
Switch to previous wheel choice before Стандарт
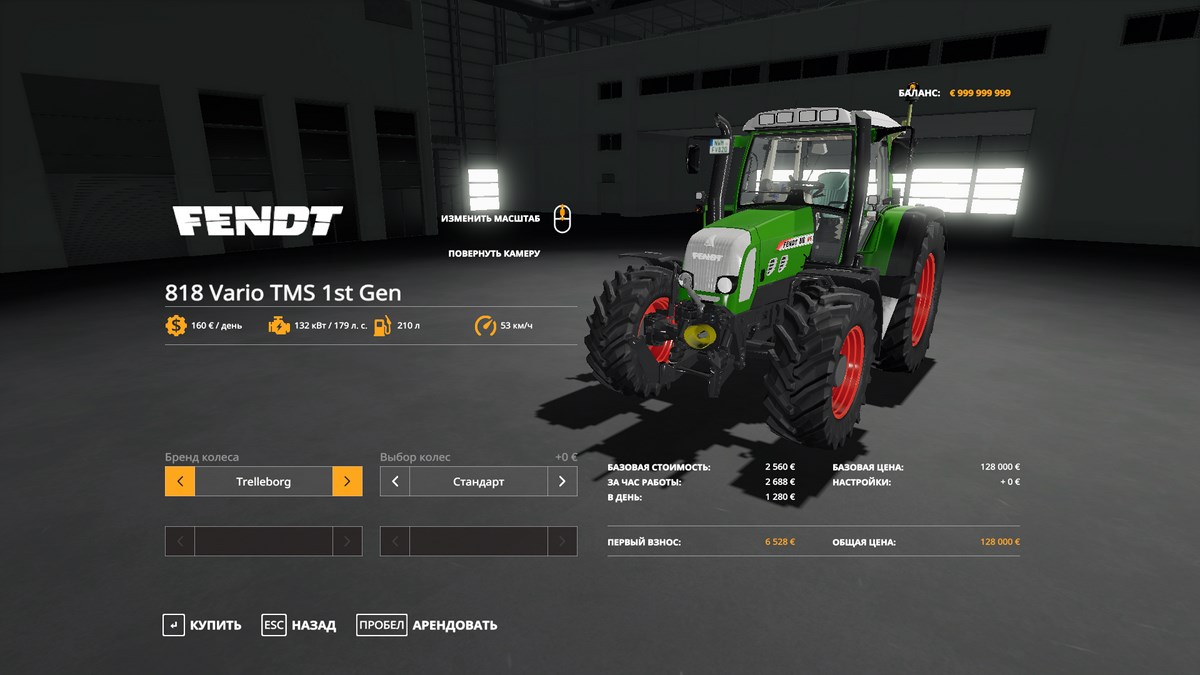pyautogui.click(x=395, y=481)
